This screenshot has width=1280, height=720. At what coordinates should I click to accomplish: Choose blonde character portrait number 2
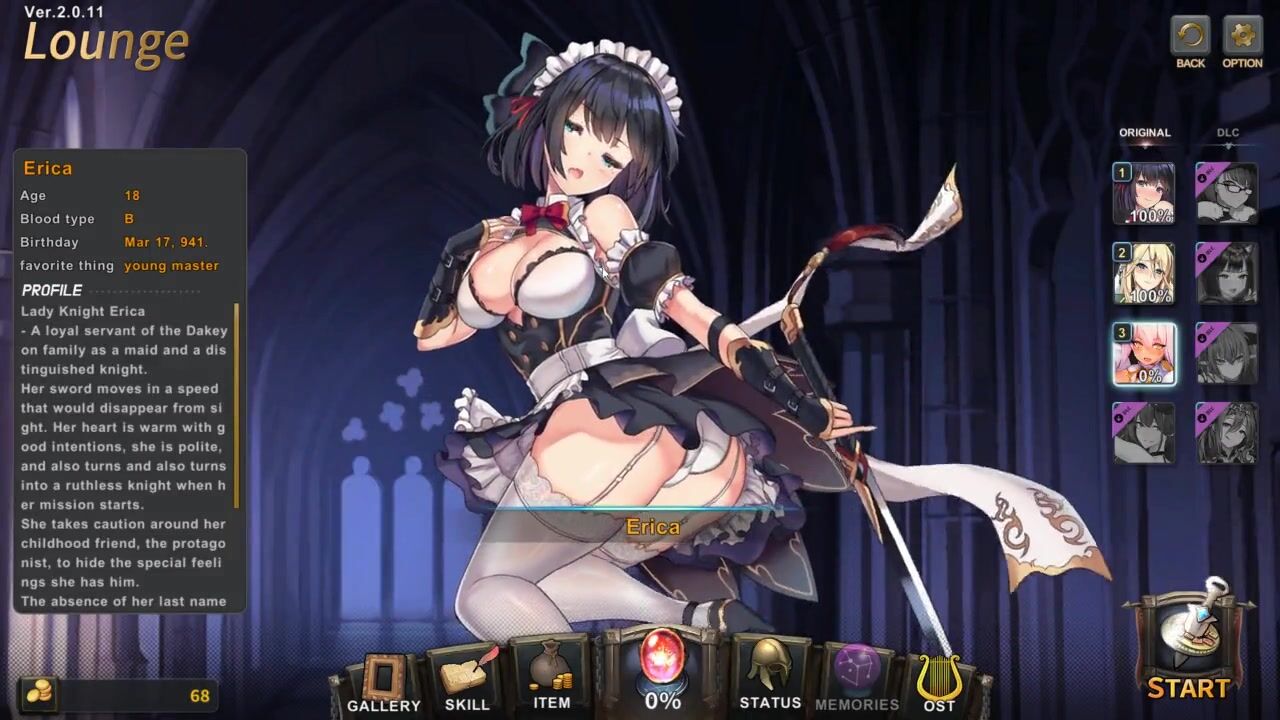point(1144,273)
